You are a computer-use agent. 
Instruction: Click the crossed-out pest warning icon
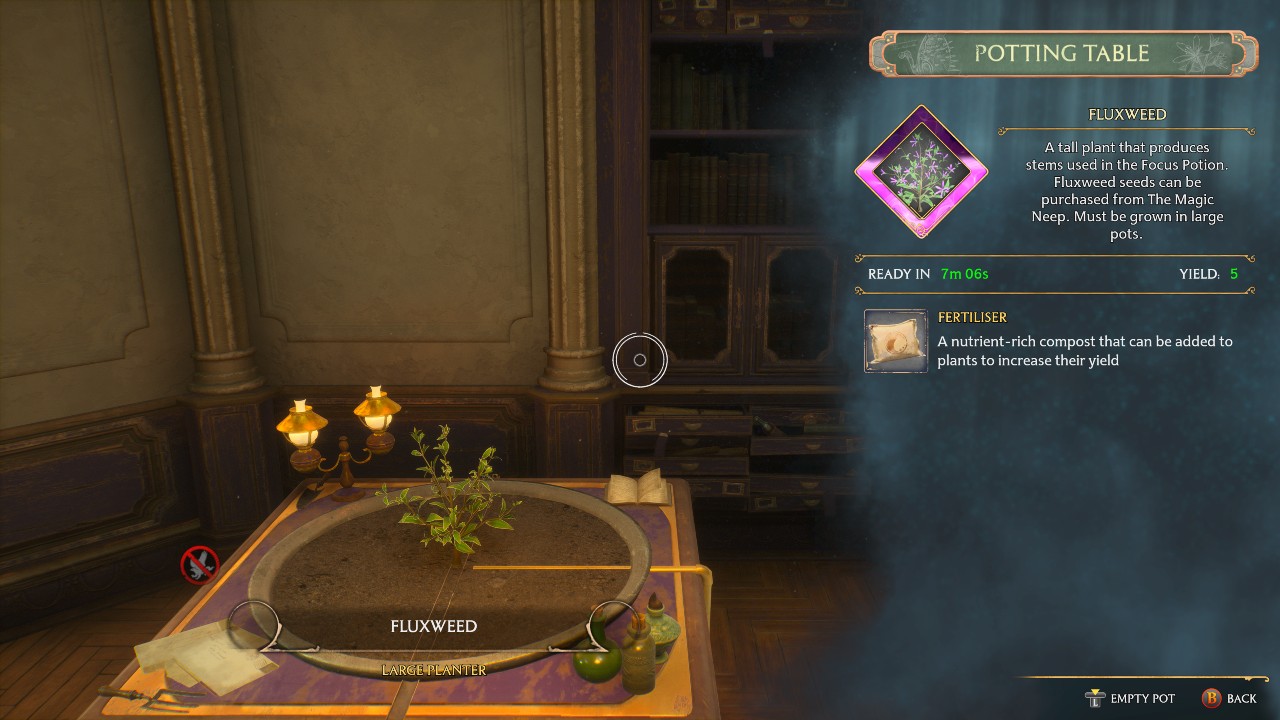(200, 563)
